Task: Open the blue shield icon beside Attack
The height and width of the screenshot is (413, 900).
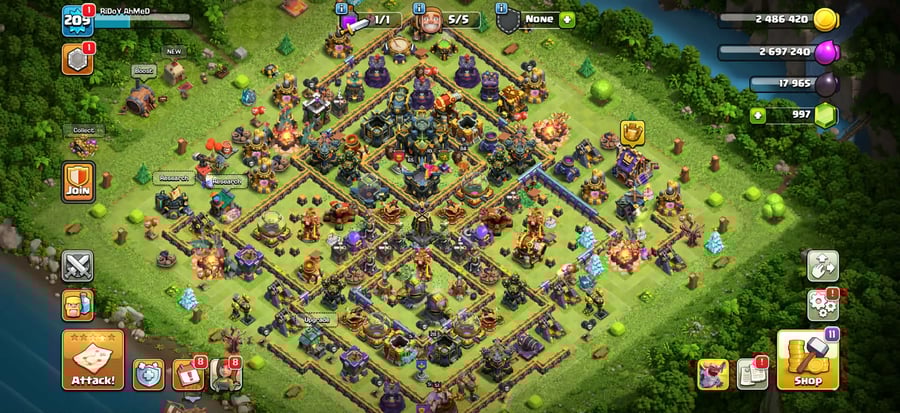Action: tap(148, 373)
